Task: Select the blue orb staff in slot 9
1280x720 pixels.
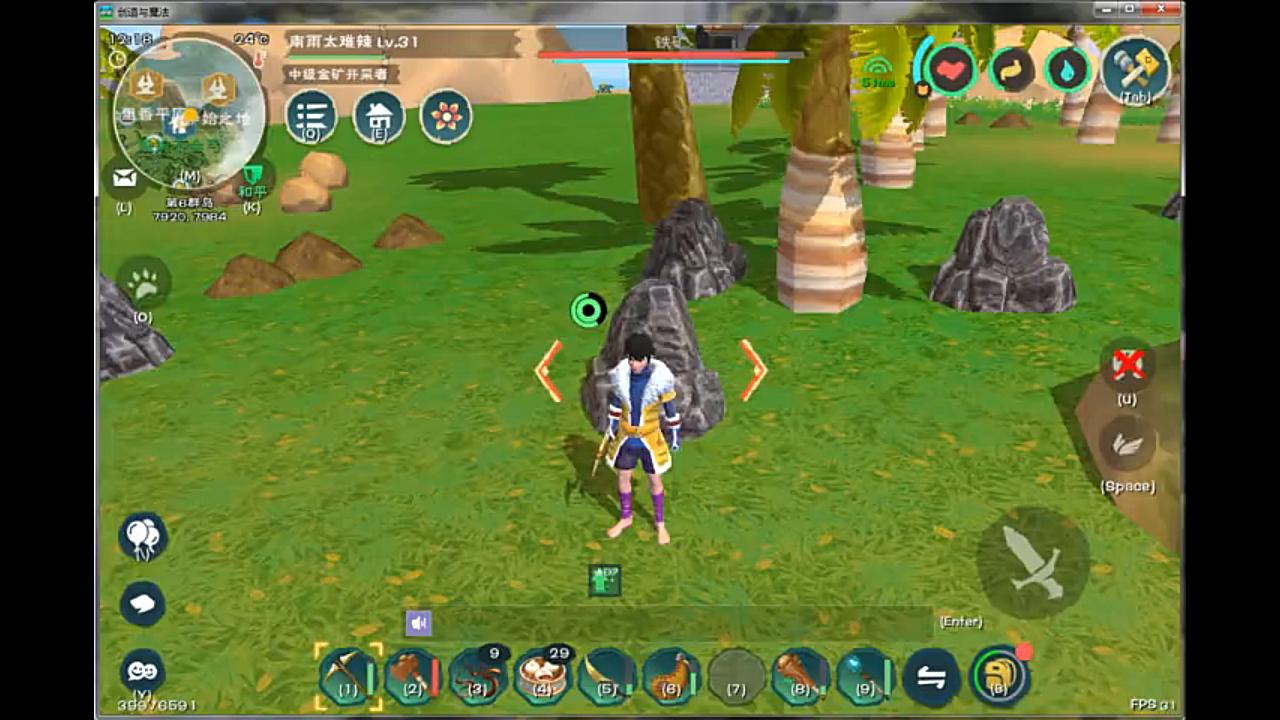Action: pyautogui.click(x=864, y=676)
